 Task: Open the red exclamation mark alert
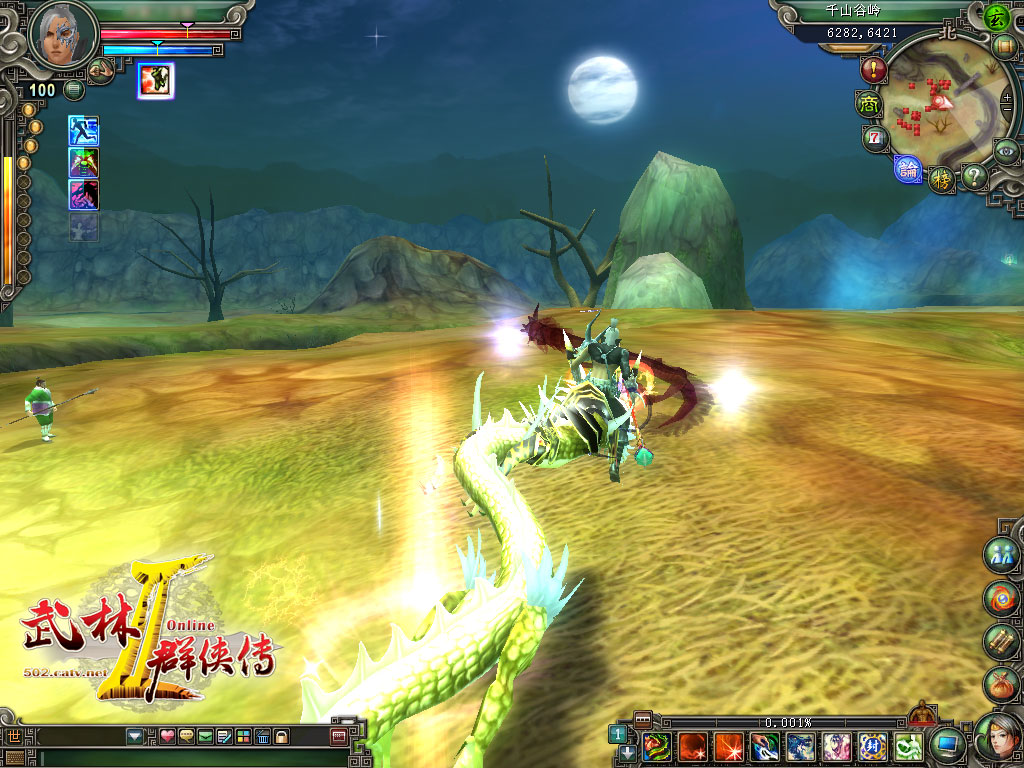point(874,70)
